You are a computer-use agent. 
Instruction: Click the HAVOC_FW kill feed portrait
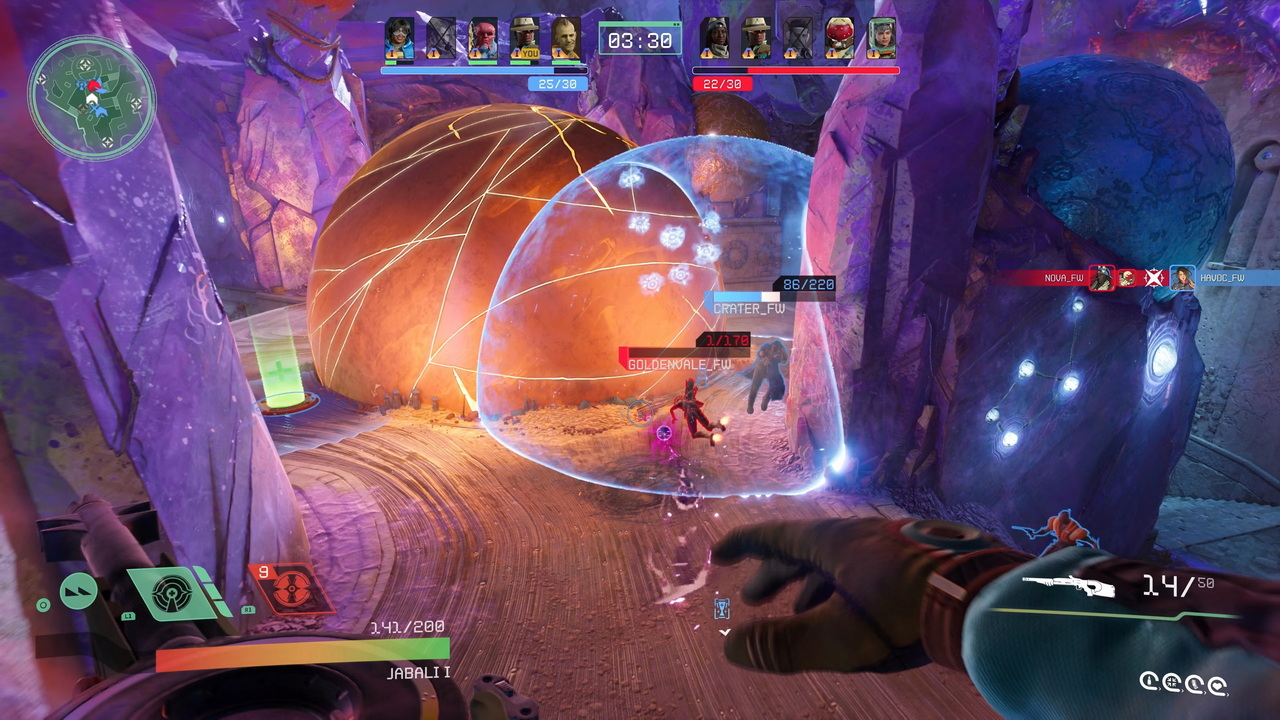point(1182,278)
